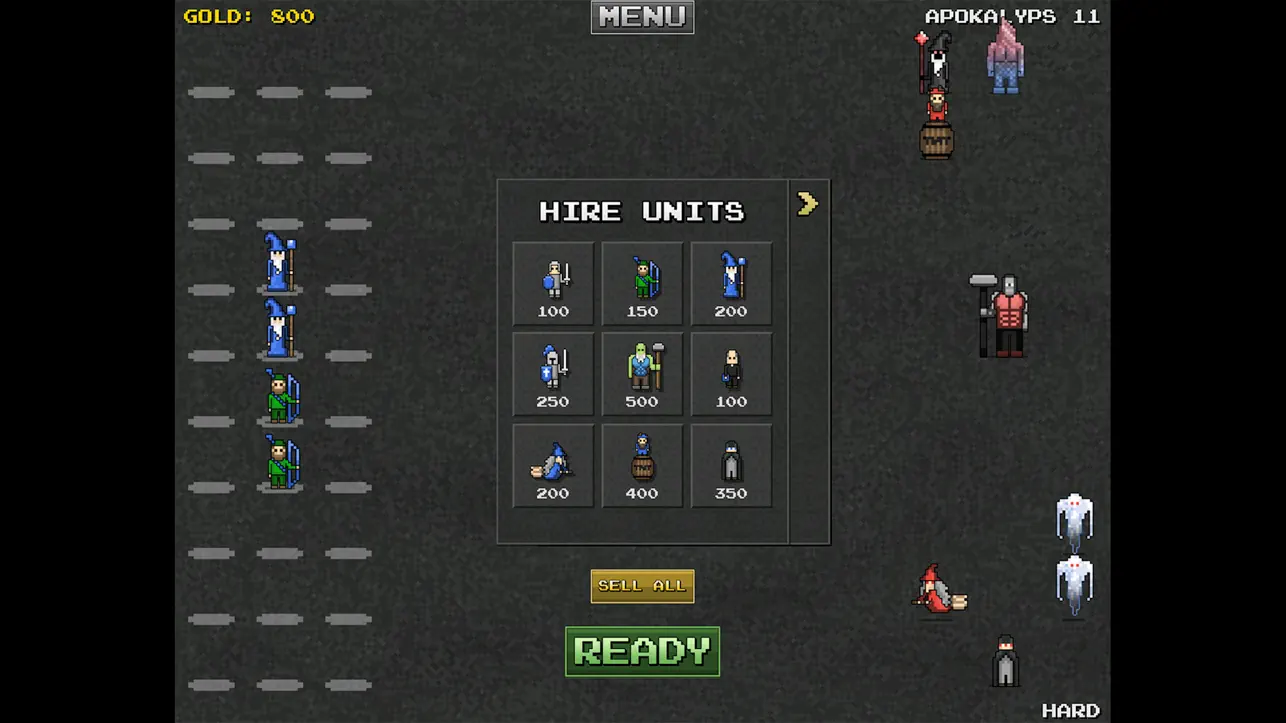Hire the swordsman unit costing 100 gold
This screenshot has height=723, width=1286.
click(552, 283)
